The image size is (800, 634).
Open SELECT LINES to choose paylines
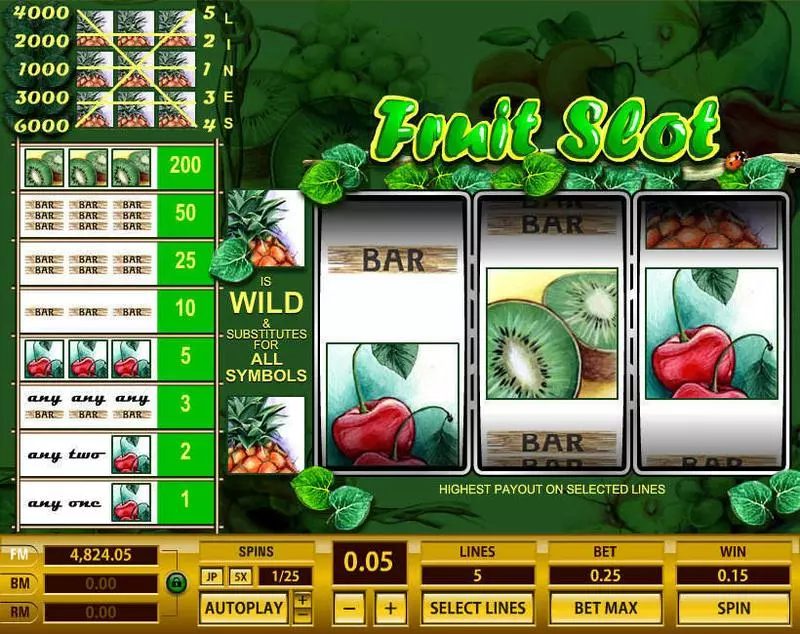(x=477, y=607)
